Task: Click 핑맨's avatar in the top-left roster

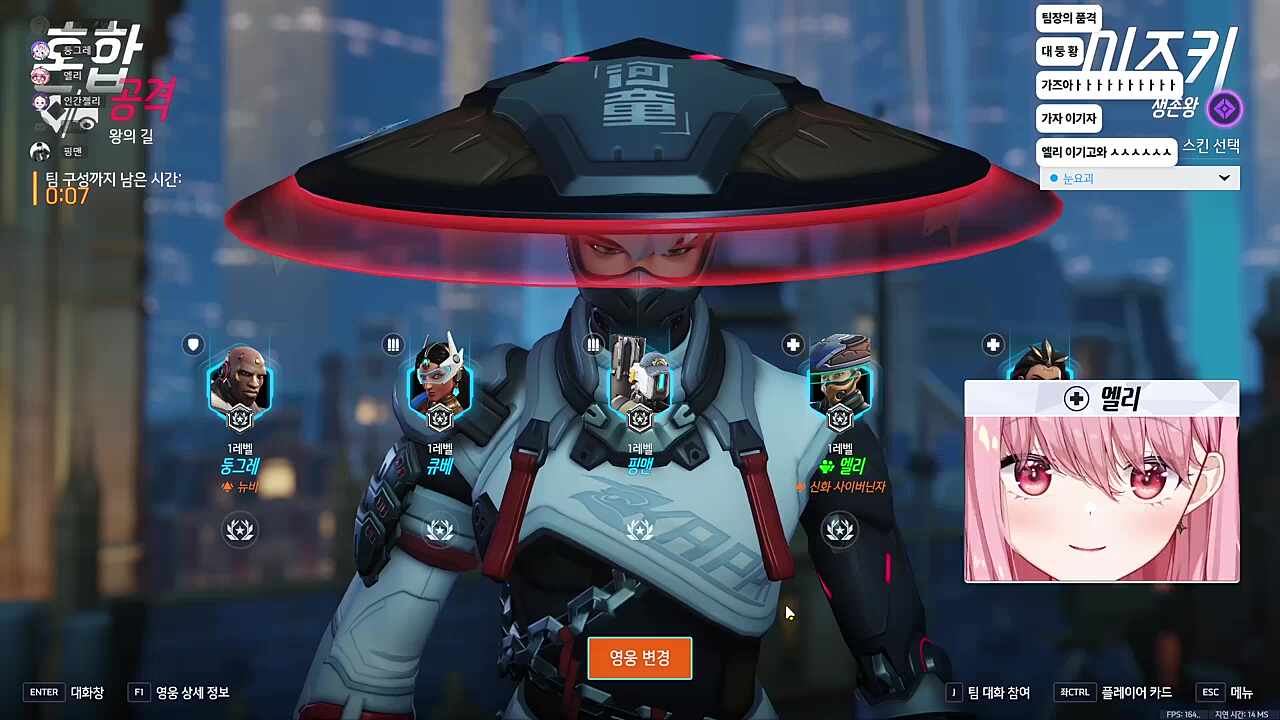Action: (40, 151)
